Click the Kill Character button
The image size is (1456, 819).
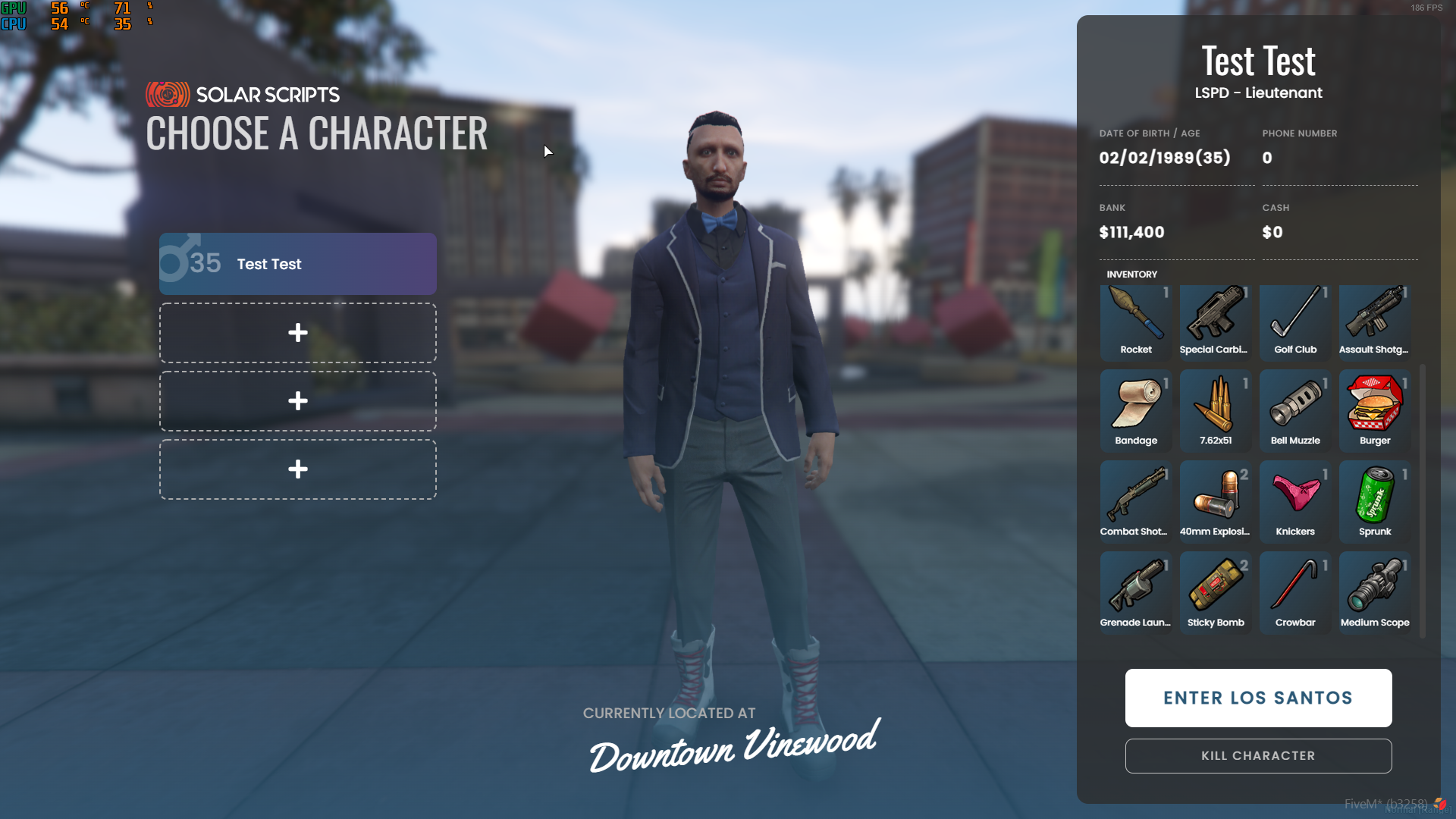[x=1258, y=756]
